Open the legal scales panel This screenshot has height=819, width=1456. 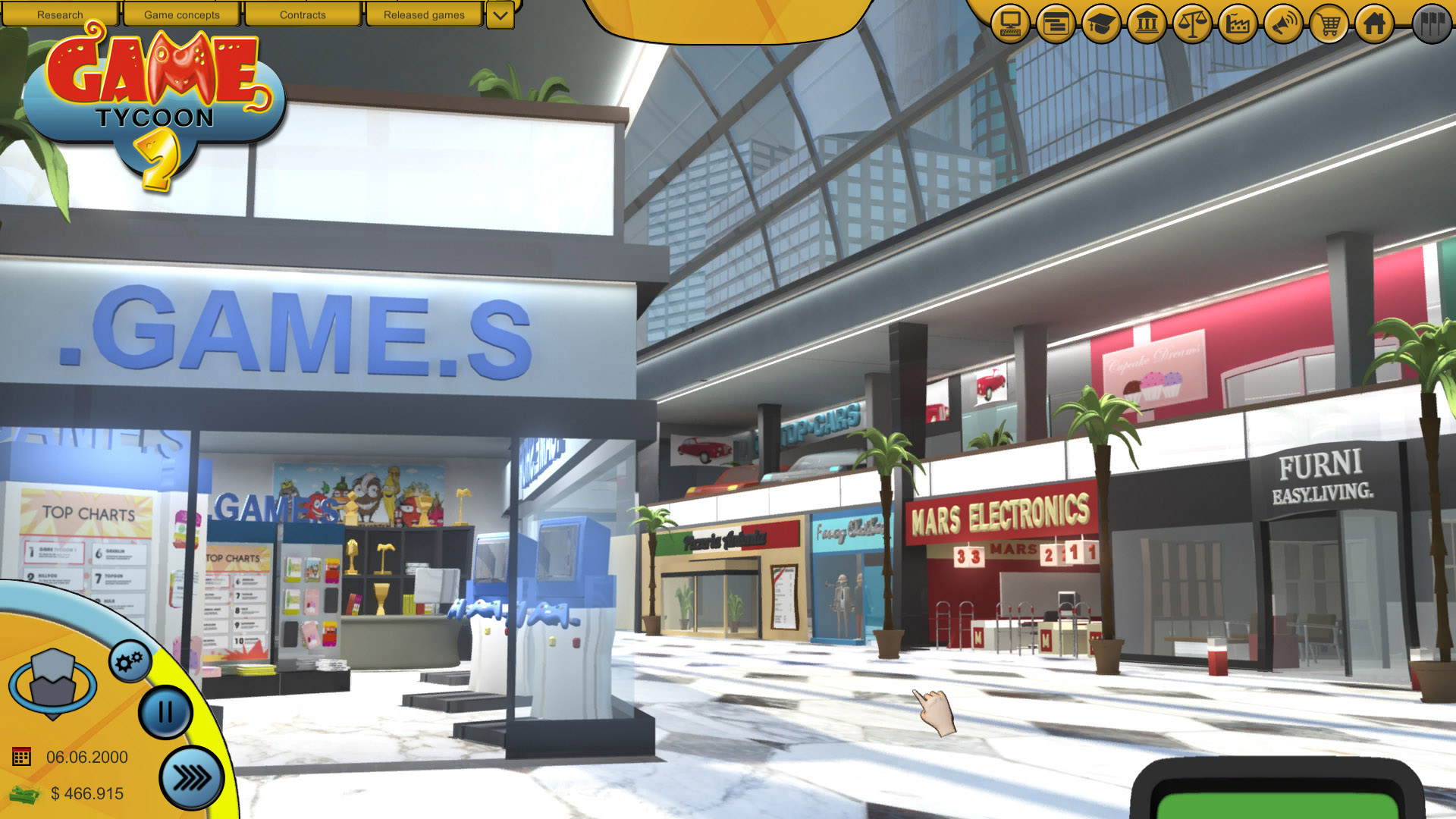[x=1192, y=24]
